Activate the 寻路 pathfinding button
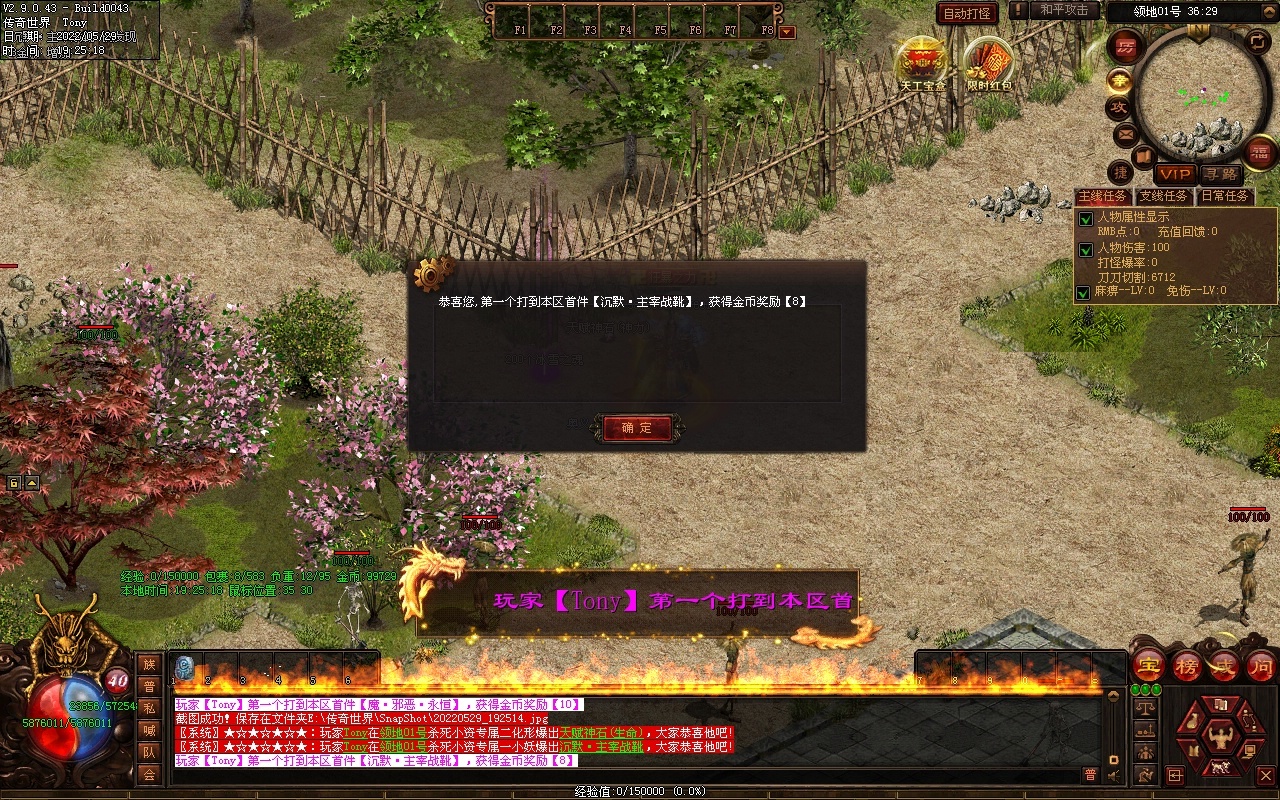Image resolution: width=1280 pixels, height=800 pixels. click(1219, 174)
